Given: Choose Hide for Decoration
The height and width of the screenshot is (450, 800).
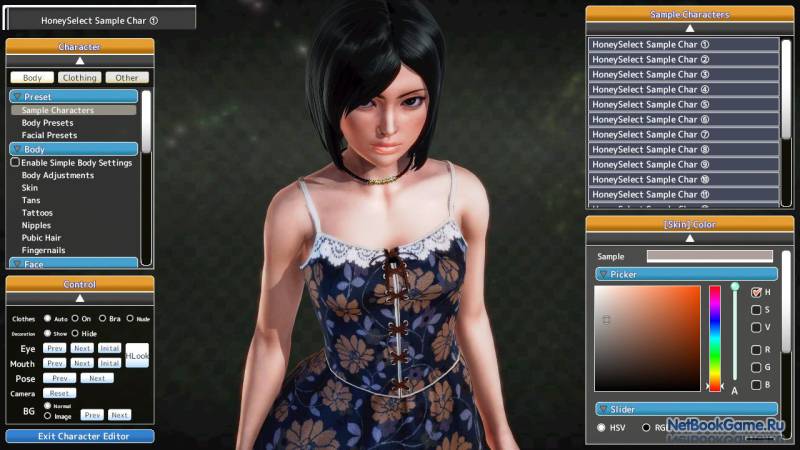Looking at the screenshot, I should [76, 333].
